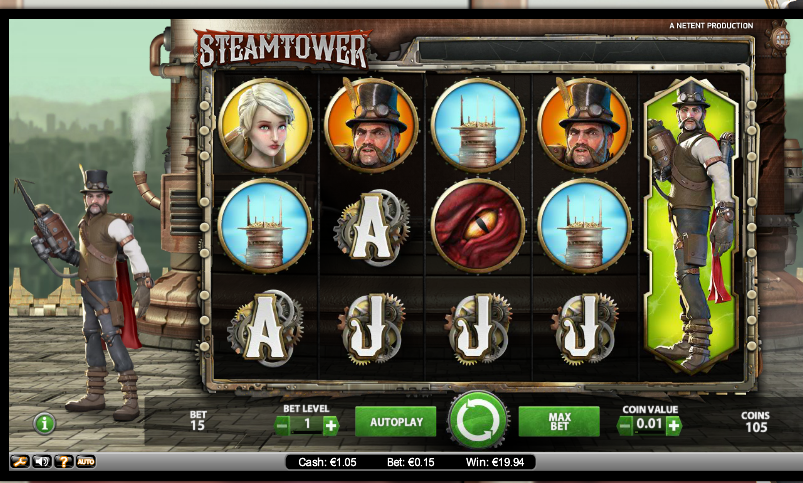Increase the bet level by one
This screenshot has height=483, width=803.
click(x=331, y=425)
